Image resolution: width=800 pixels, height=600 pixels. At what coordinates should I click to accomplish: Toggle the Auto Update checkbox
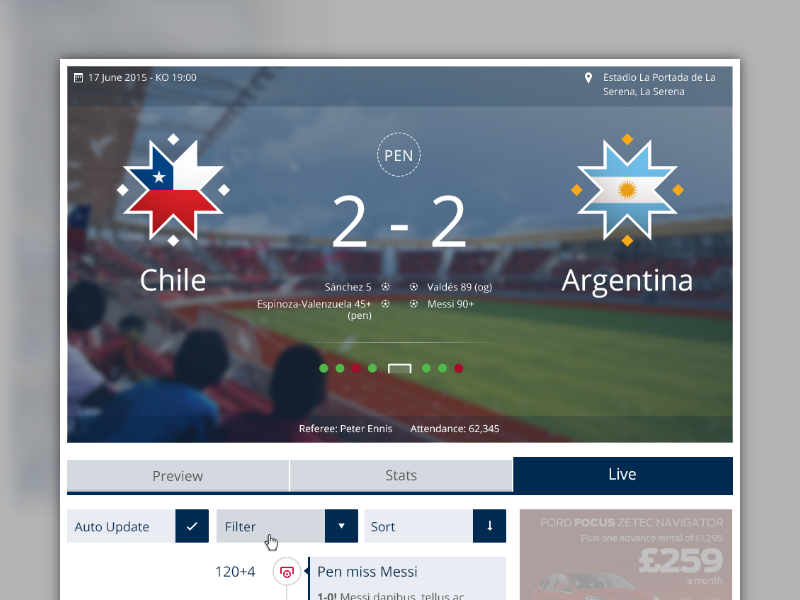pos(192,526)
